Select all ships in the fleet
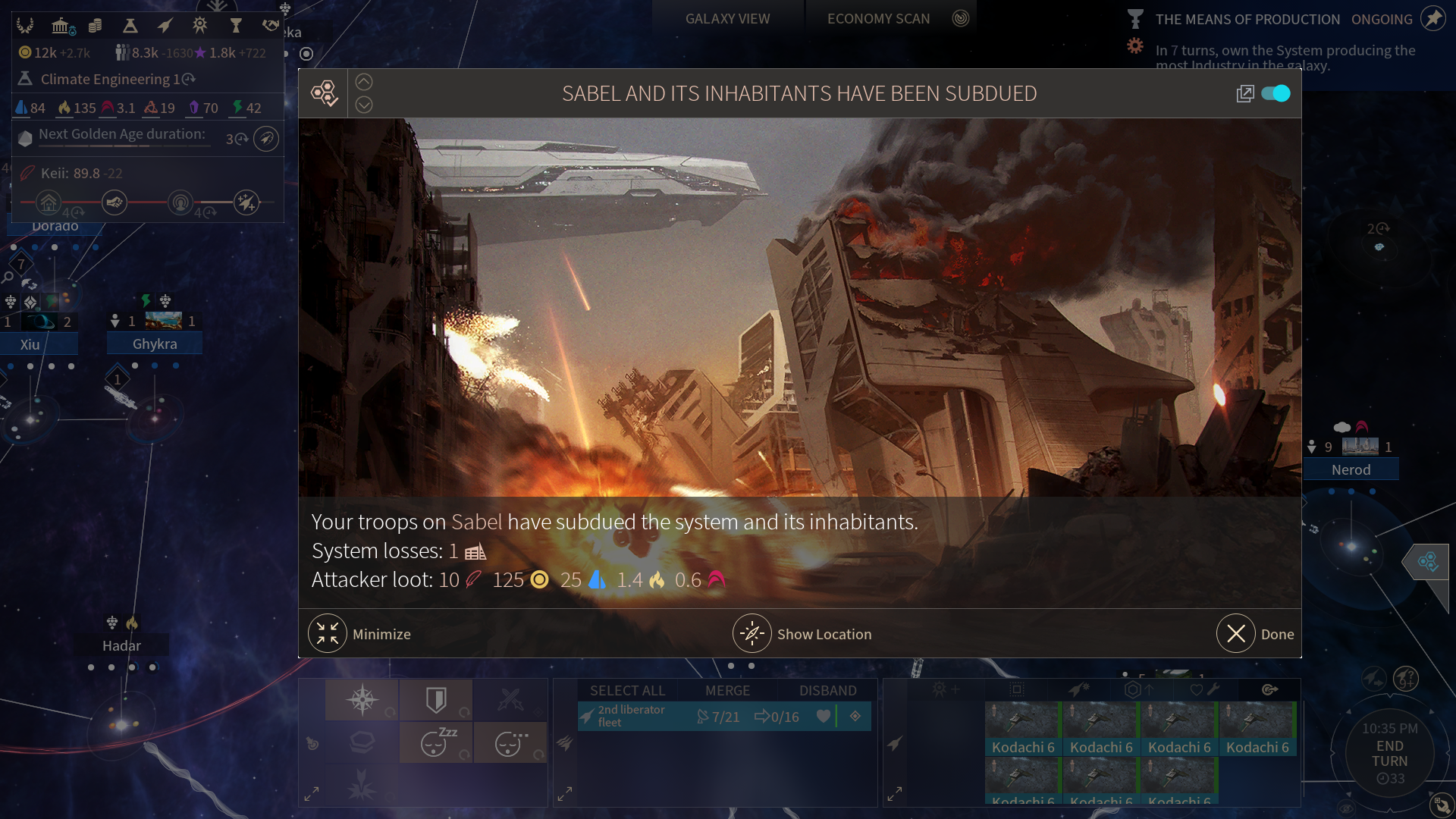1456x819 pixels. 627,690
